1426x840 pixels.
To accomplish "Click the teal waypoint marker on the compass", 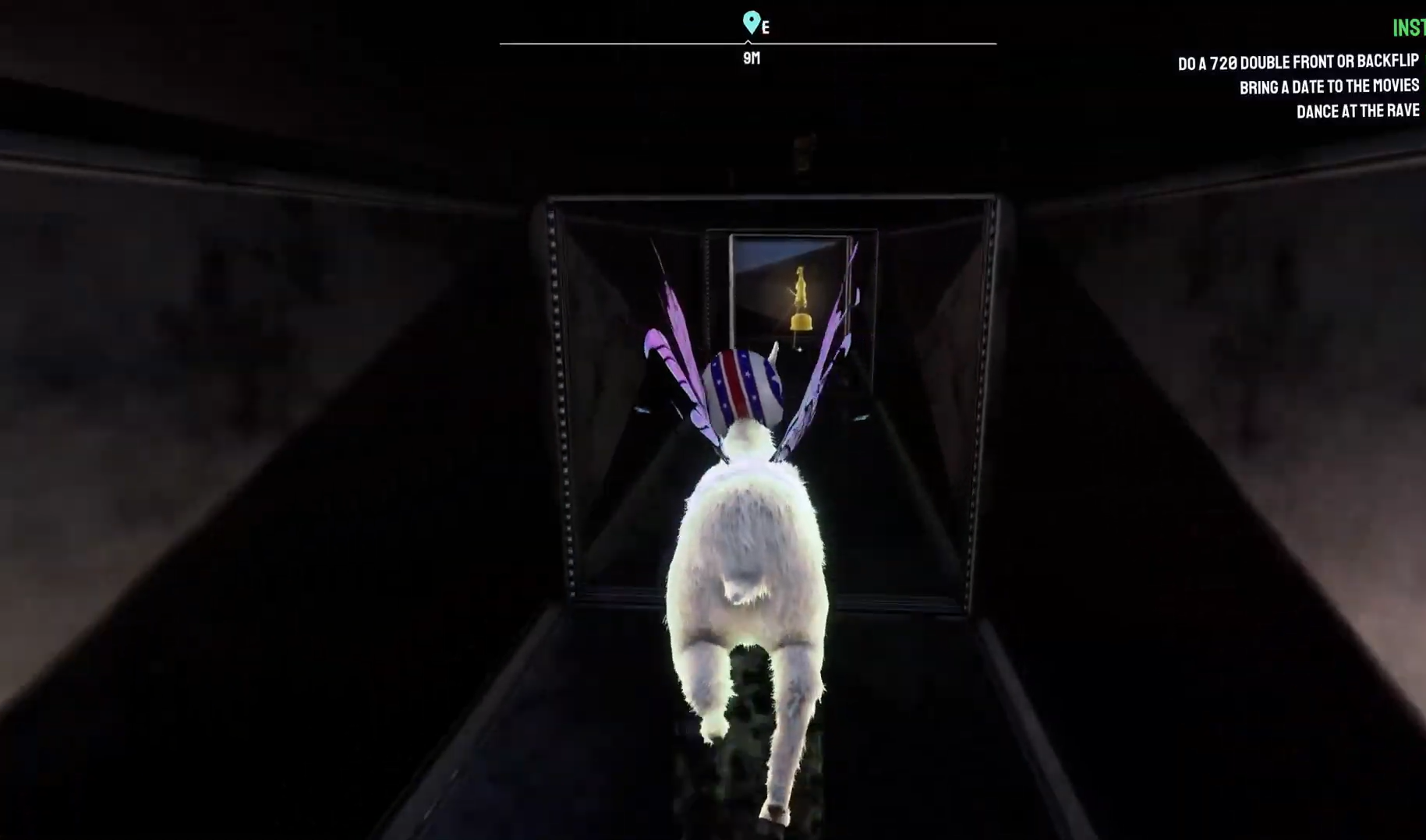I will (x=751, y=21).
